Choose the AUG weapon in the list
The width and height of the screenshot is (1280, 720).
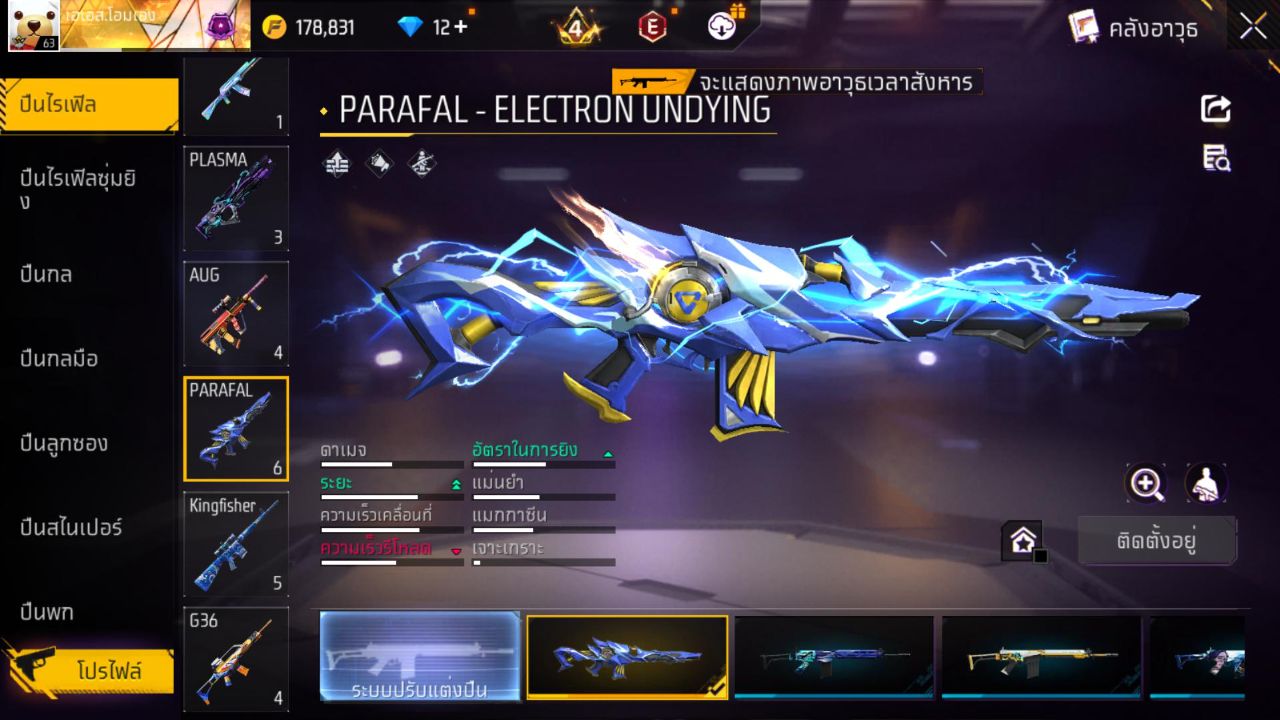pyautogui.click(x=236, y=313)
